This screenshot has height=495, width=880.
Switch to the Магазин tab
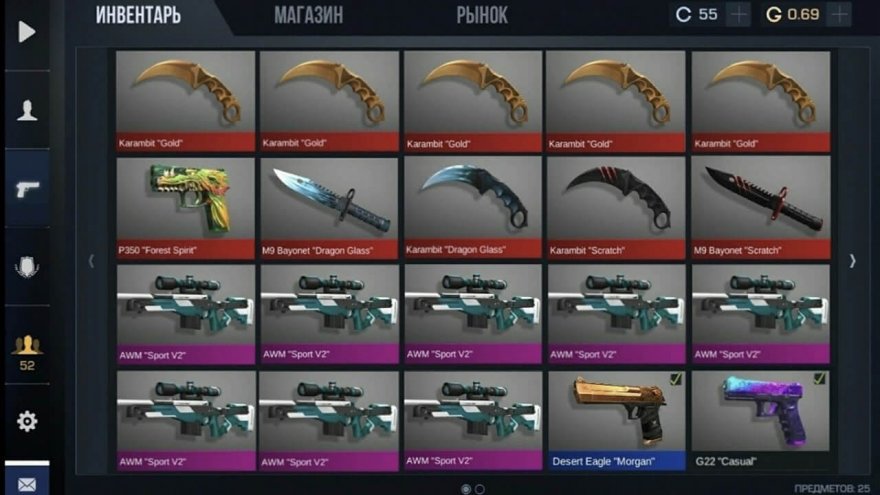coord(308,15)
